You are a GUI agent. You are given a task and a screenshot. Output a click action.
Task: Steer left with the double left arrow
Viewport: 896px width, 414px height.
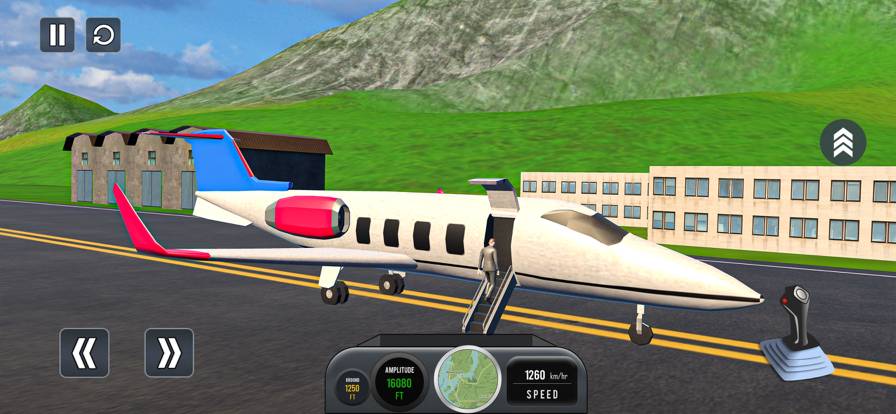[84, 352]
